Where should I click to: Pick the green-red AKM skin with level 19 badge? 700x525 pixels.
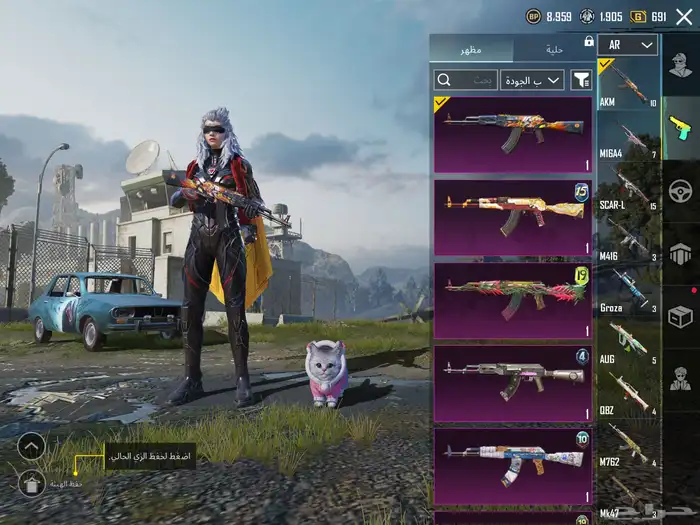pyautogui.click(x=512, y=300)
